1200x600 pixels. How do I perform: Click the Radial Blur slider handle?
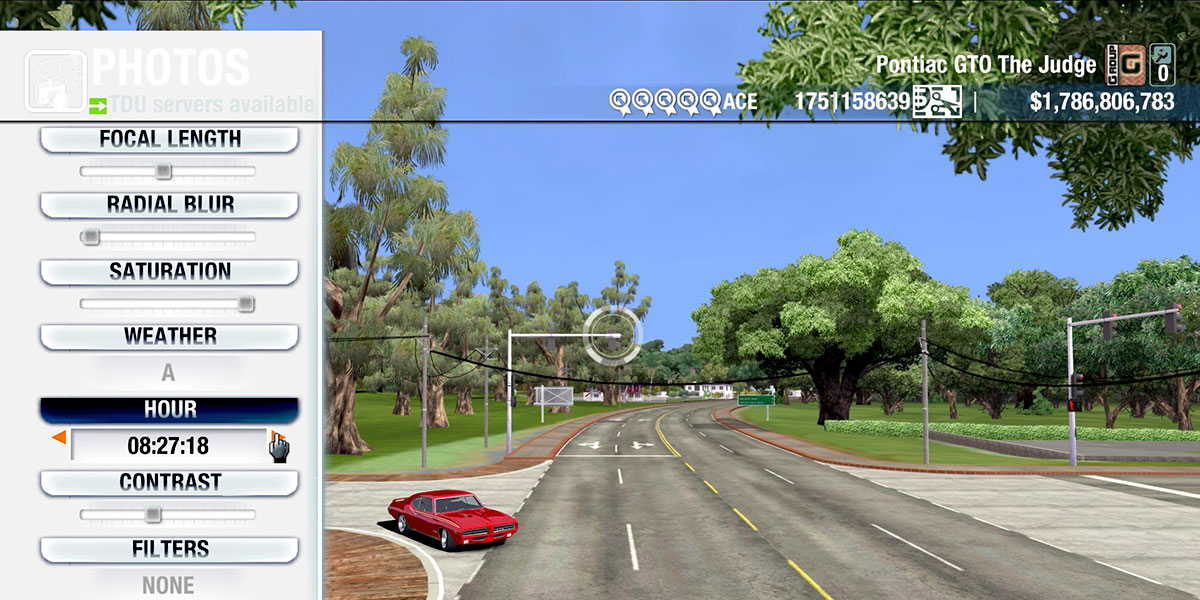(x=91, y=237)
